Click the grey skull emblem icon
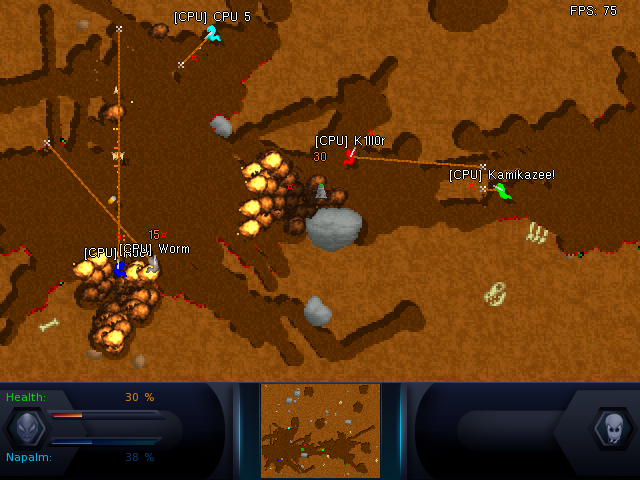The height and width of the screenshot is (480, 640). (610, 429)
